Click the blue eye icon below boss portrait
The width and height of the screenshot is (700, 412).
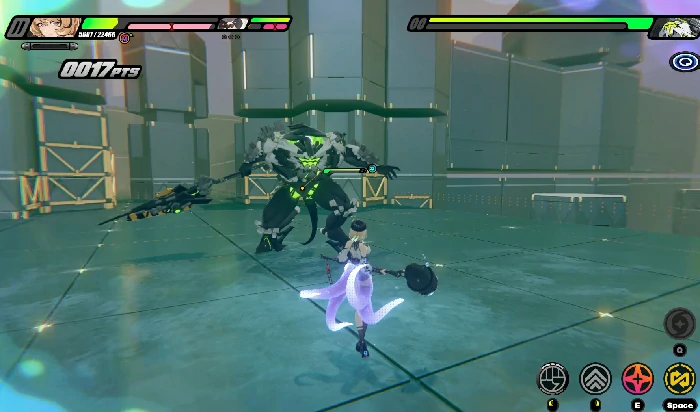click(x=684, y=62)
